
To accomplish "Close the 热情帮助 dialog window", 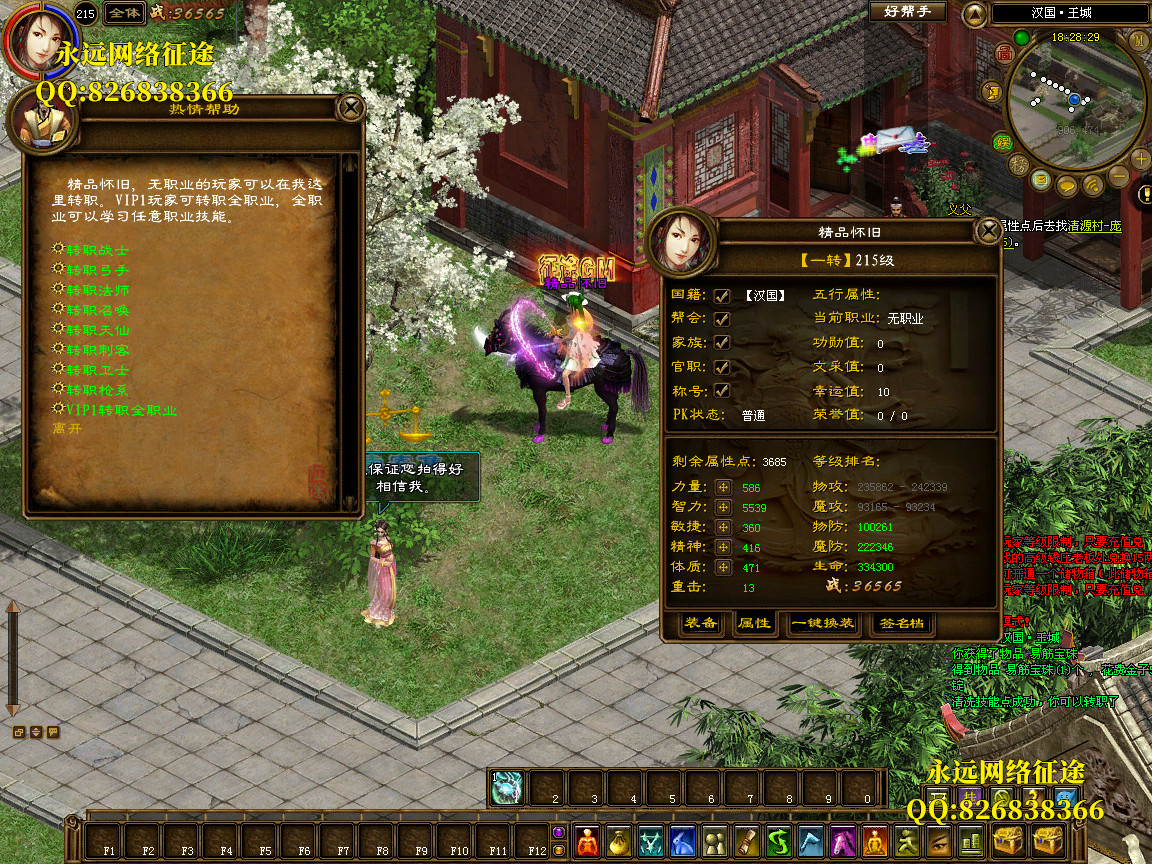I will 350,107.
